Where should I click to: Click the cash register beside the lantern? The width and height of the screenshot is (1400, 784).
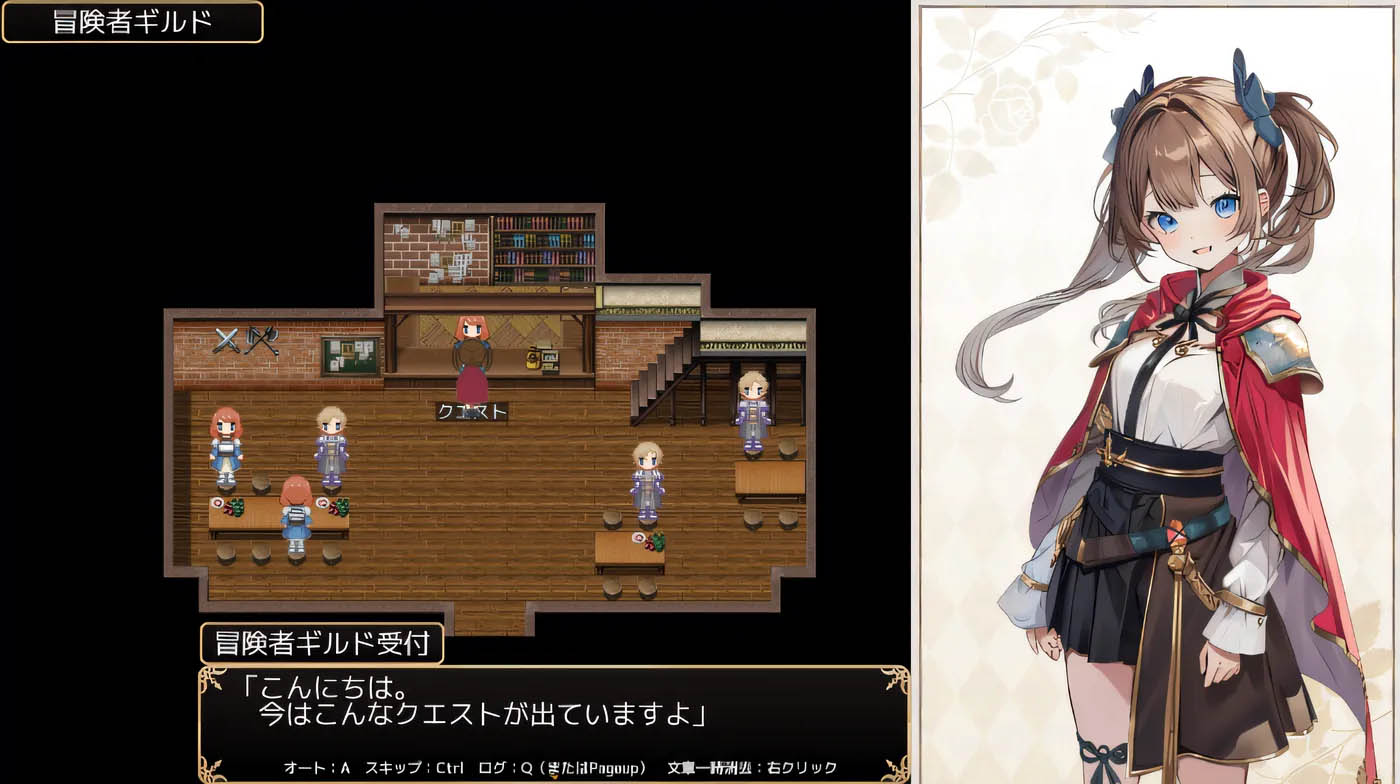[550, 360]
